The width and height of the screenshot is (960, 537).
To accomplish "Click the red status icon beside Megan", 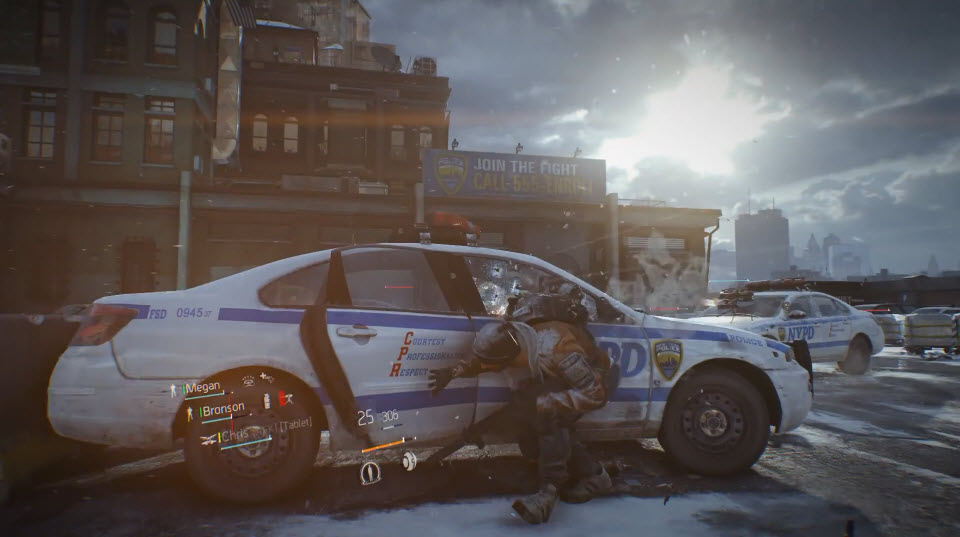I will click(x=284, y=398).
